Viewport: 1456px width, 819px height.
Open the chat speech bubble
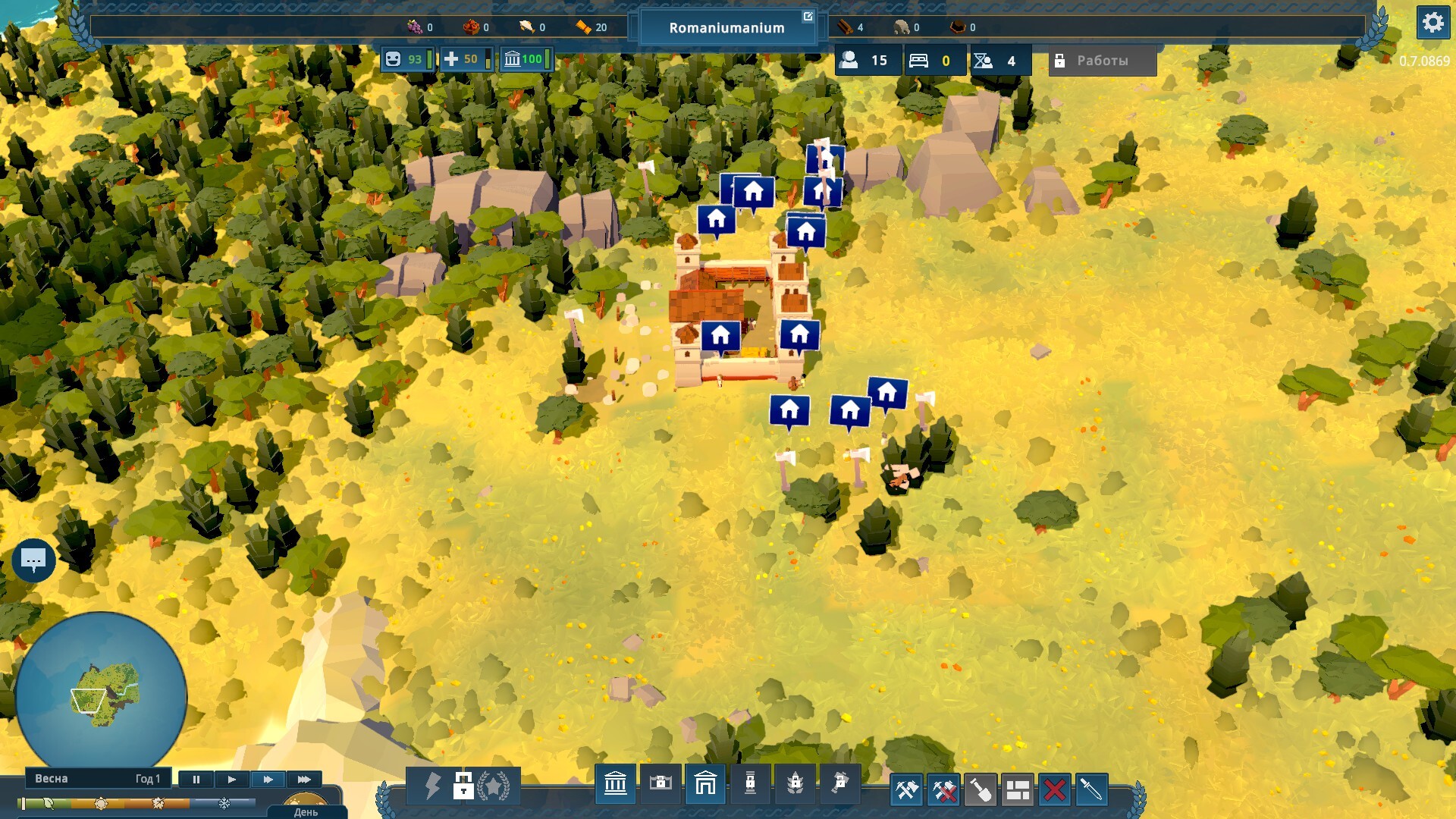[33, 560]
